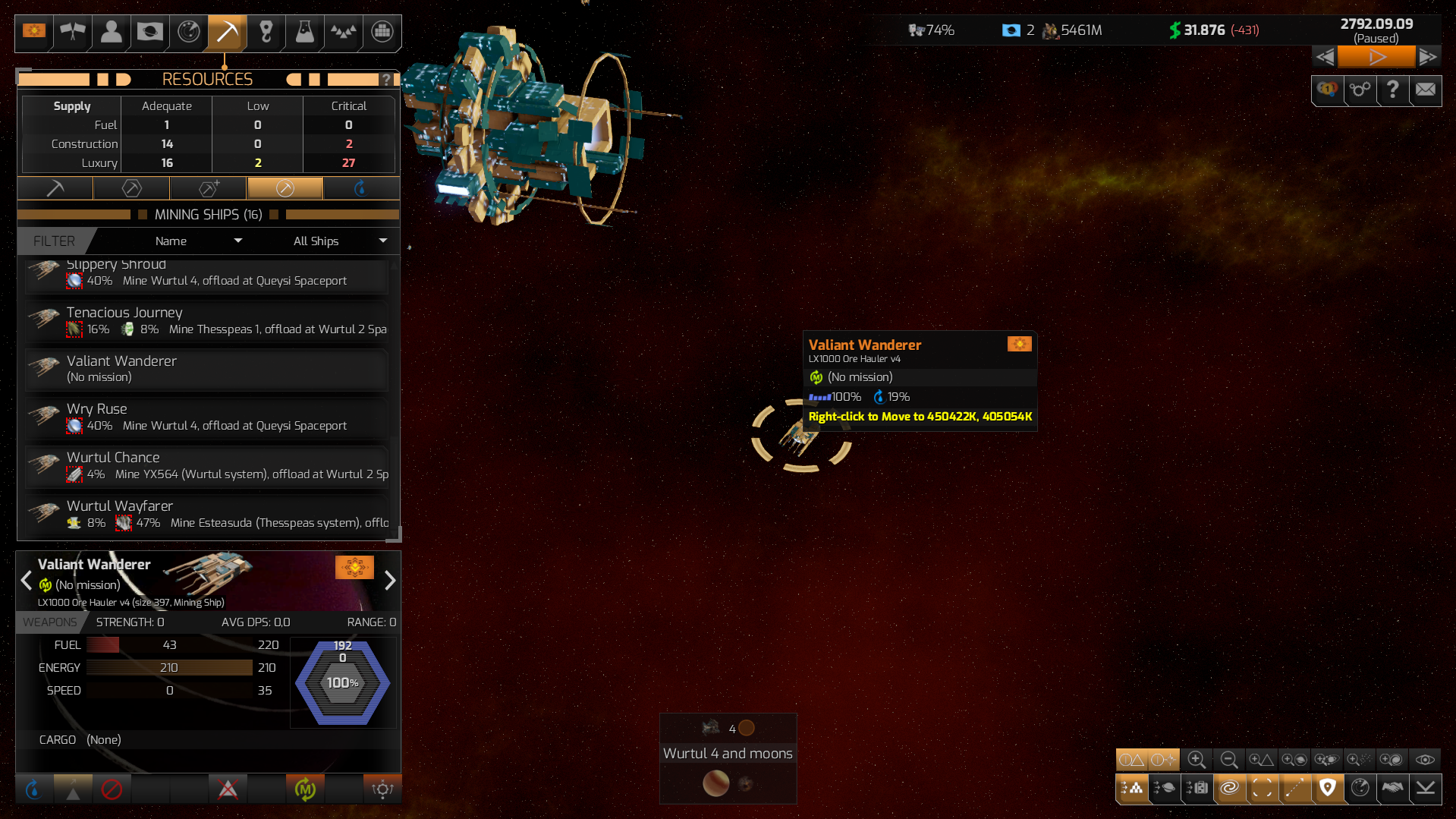Open the Colonies planet-flag panel

point(149,33)
